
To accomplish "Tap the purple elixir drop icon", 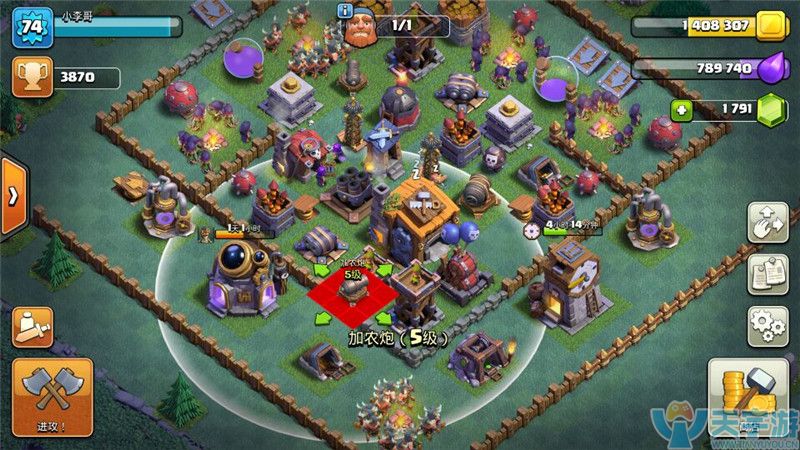I will [771, 68].
